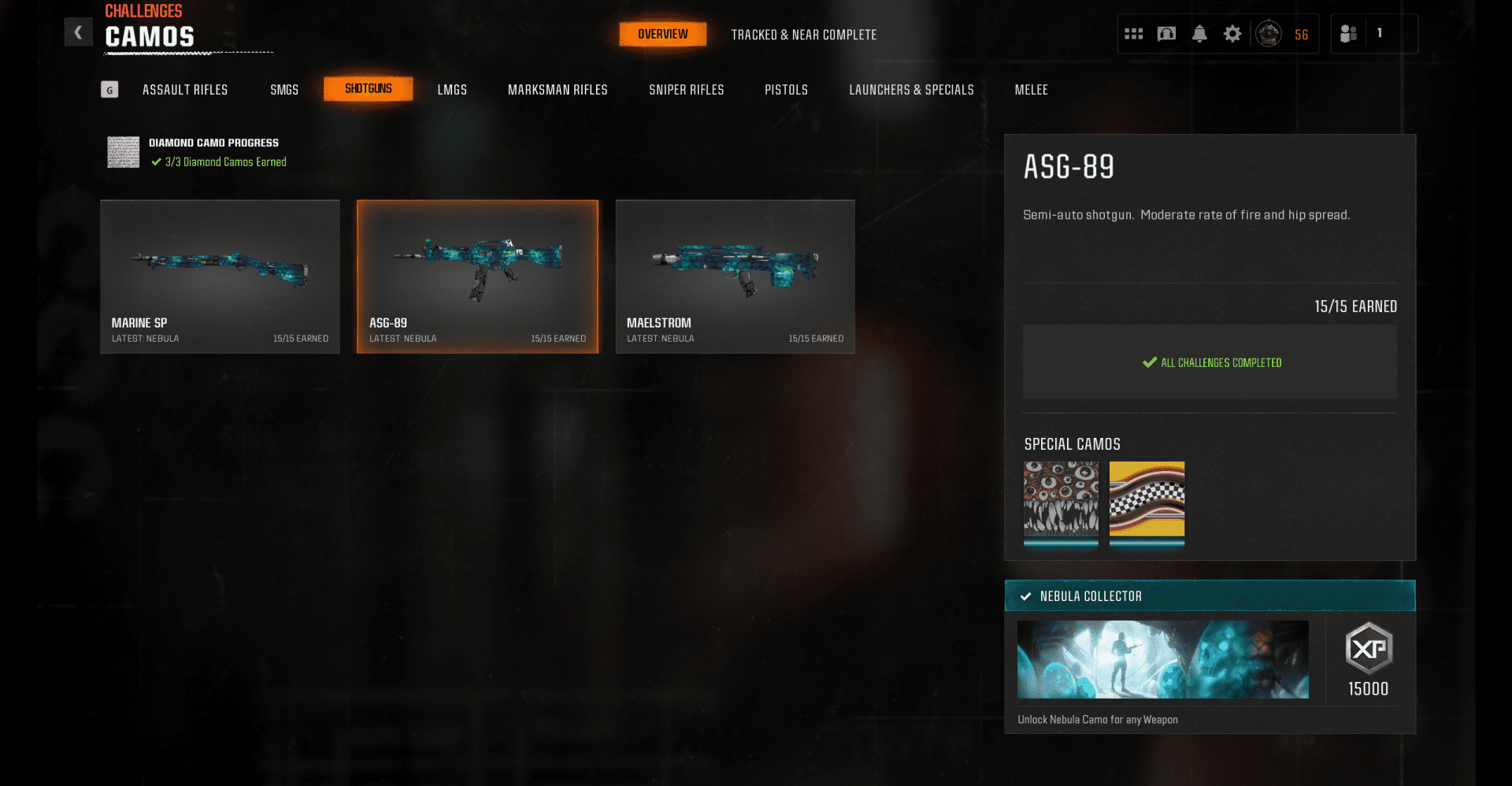Open Tracked & Near Complete tab
This screenshot has width=1512, height=786.
coord(803,35)
